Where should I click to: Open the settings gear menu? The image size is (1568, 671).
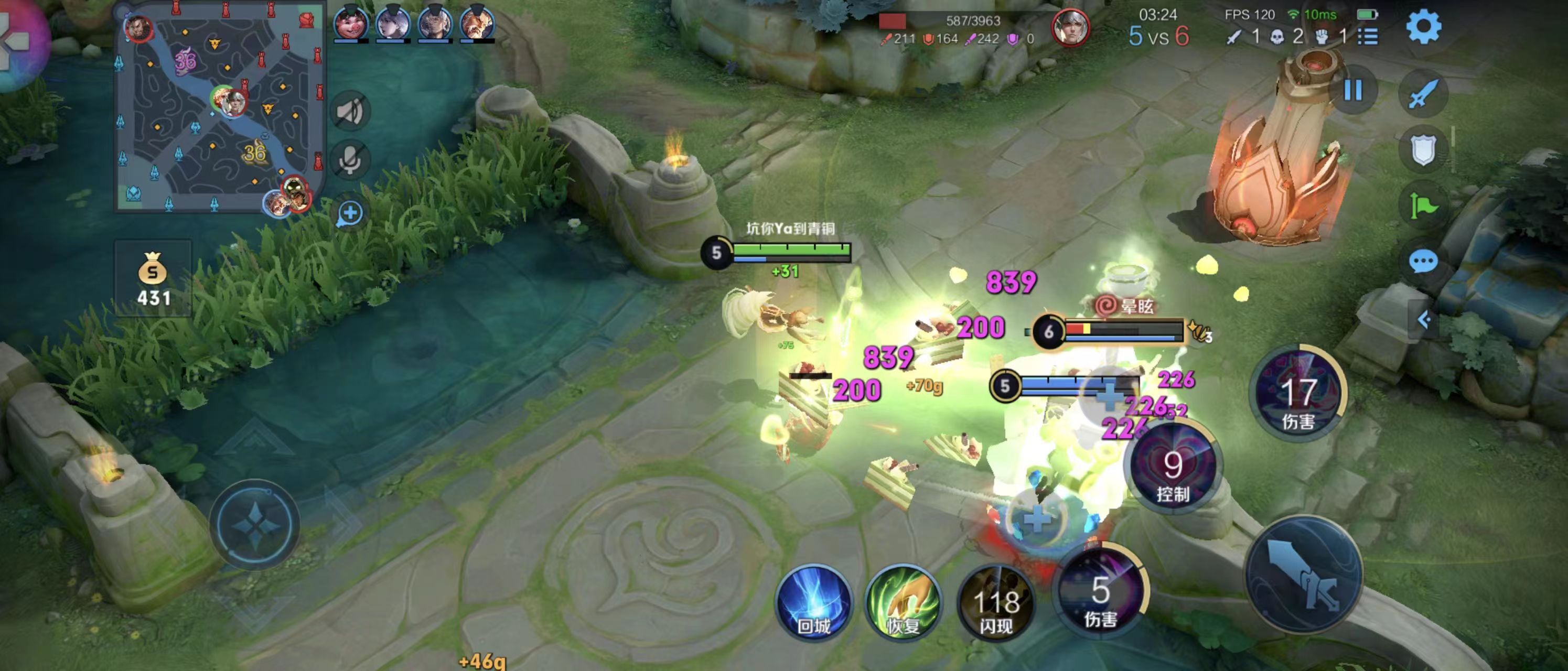click(x=1423, y=27)
